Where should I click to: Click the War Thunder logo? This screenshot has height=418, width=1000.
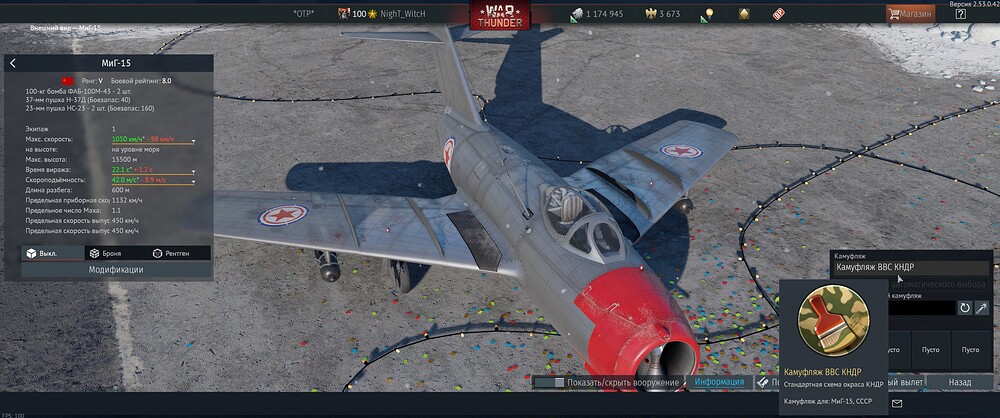499,15
